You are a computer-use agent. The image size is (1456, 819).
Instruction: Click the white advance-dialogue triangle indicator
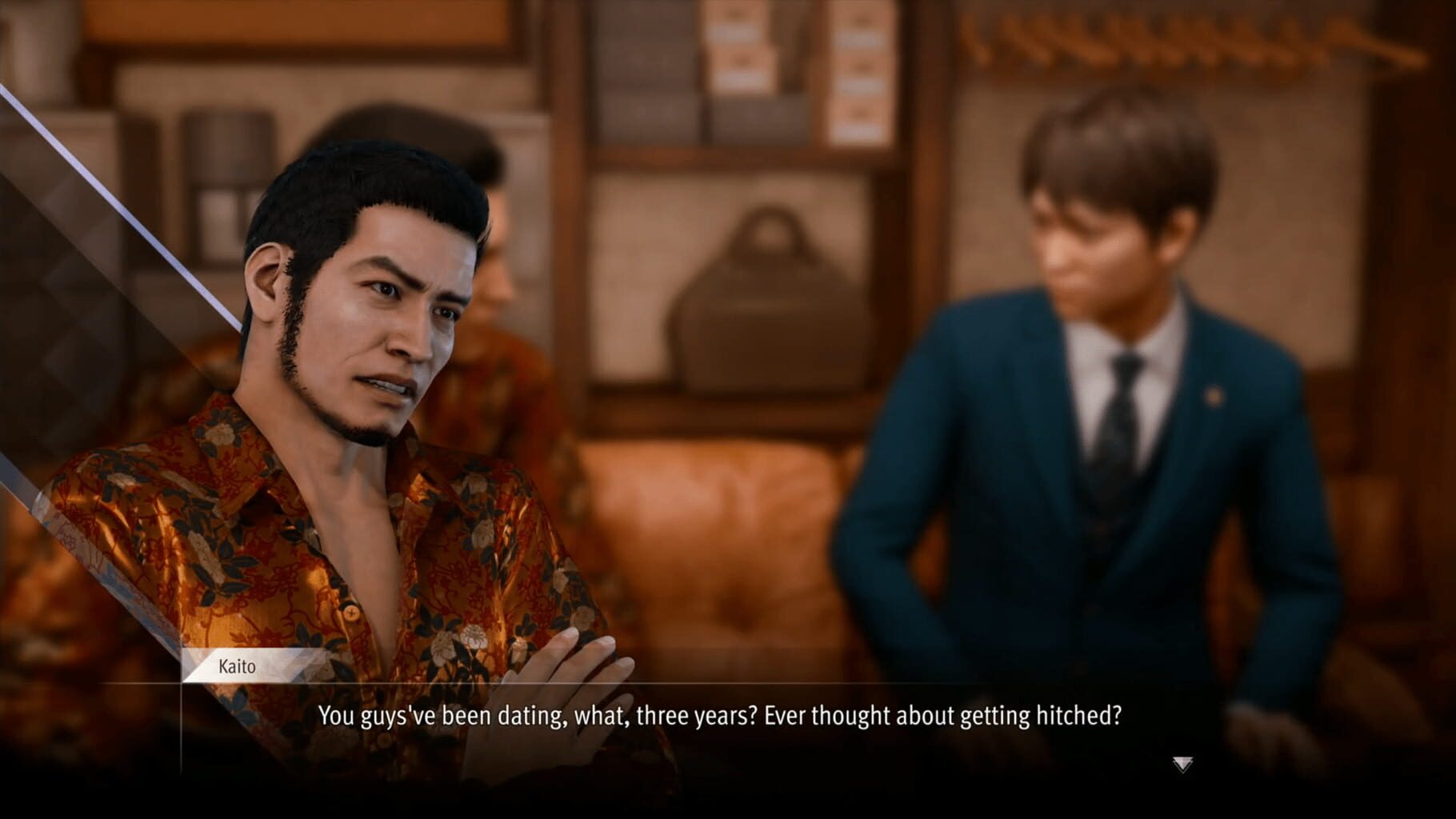tap(1183, 765)
